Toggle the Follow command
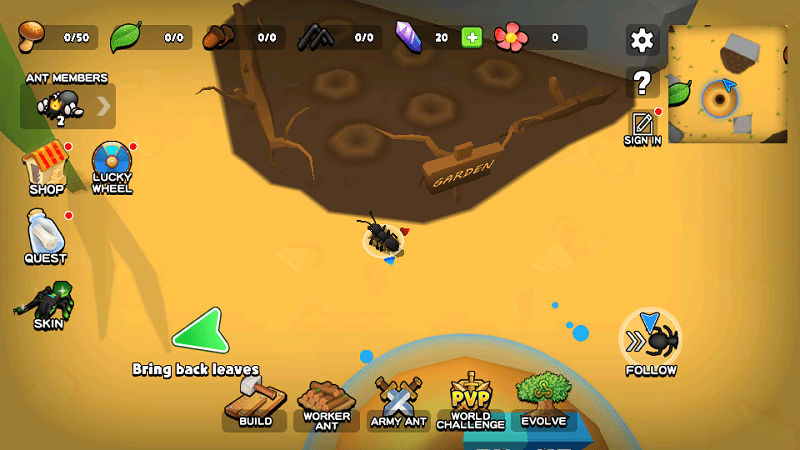Image resolution: width=800 pixels, height=450 pixels. pyautogui.click(x=651, y=342)
